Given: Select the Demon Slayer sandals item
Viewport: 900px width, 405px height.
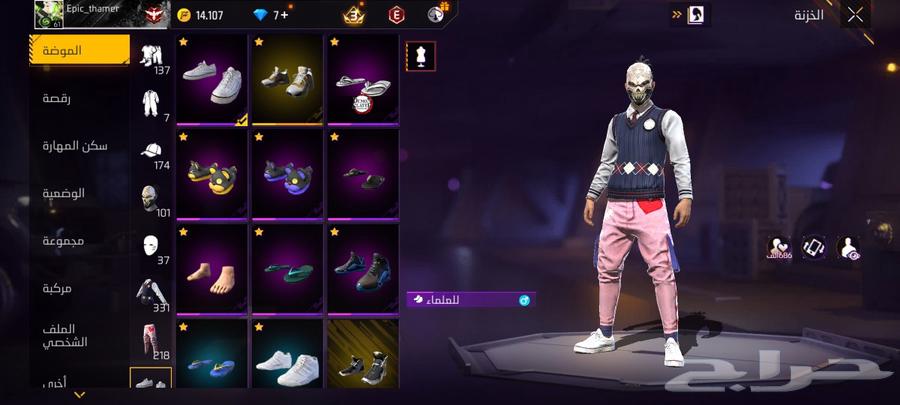Looking at the screenshot, I should pos(362,81).
